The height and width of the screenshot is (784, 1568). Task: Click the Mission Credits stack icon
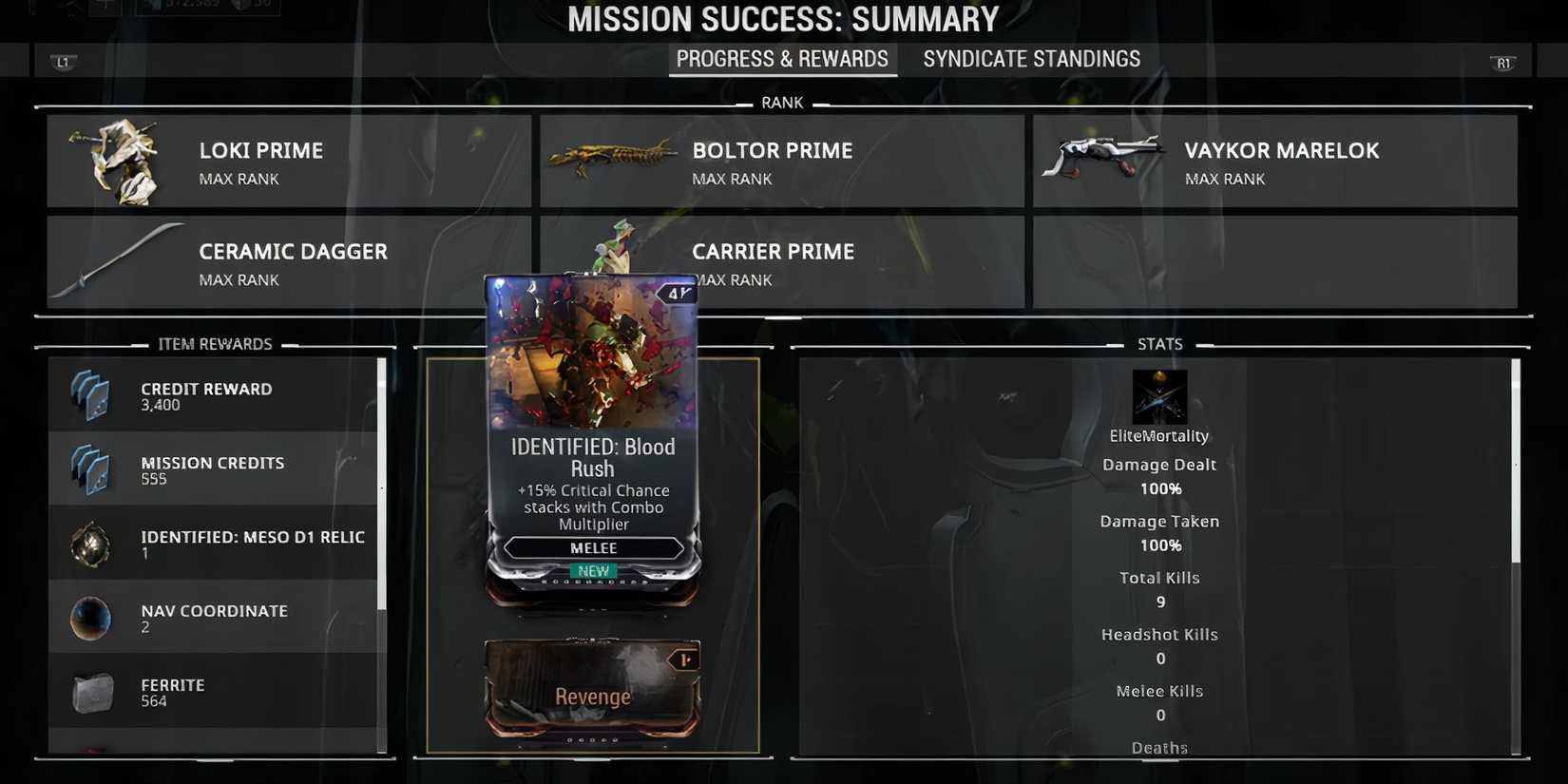[90, 468]
